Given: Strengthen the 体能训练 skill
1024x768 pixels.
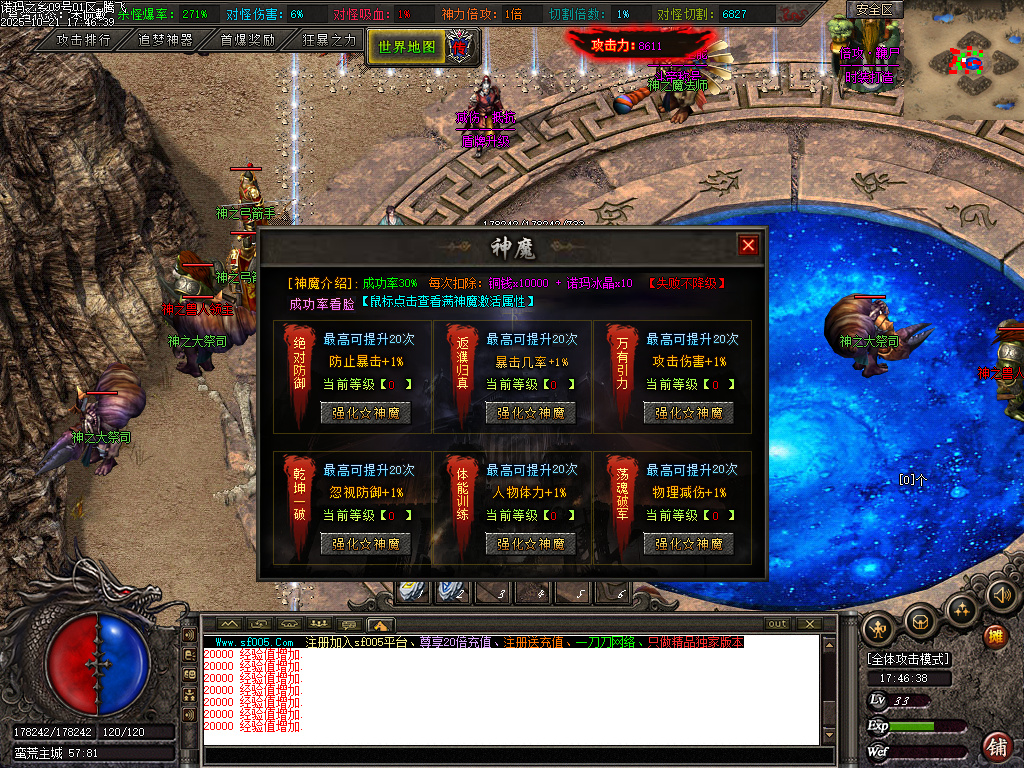Looking at the screenshot, I should (530, 543).
